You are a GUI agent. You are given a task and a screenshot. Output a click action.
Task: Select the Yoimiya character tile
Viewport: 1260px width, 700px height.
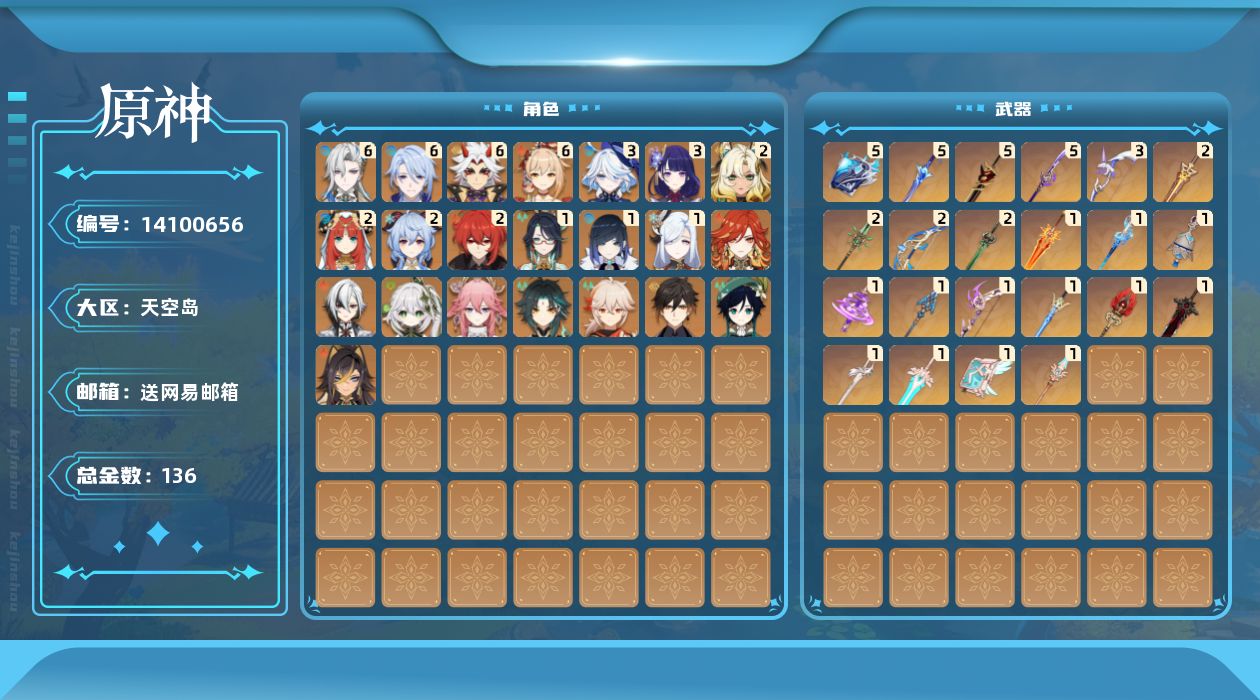click(x=544, y=172)
